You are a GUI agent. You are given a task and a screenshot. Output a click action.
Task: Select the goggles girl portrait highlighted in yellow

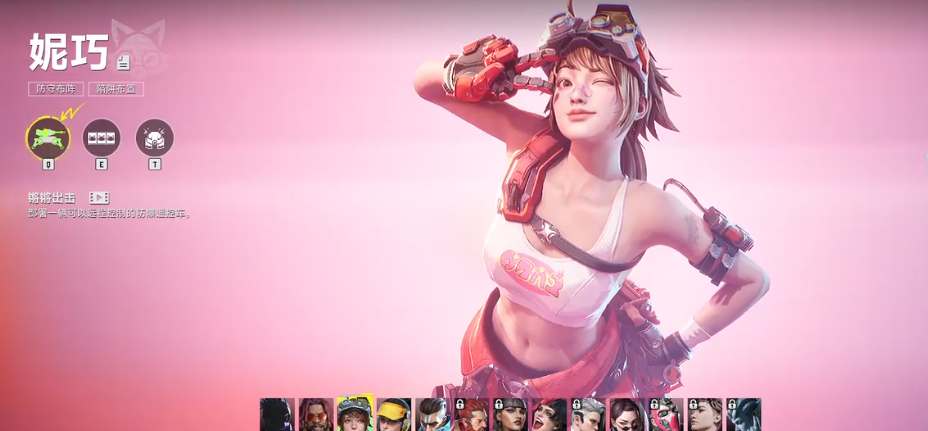click(355, 415)
